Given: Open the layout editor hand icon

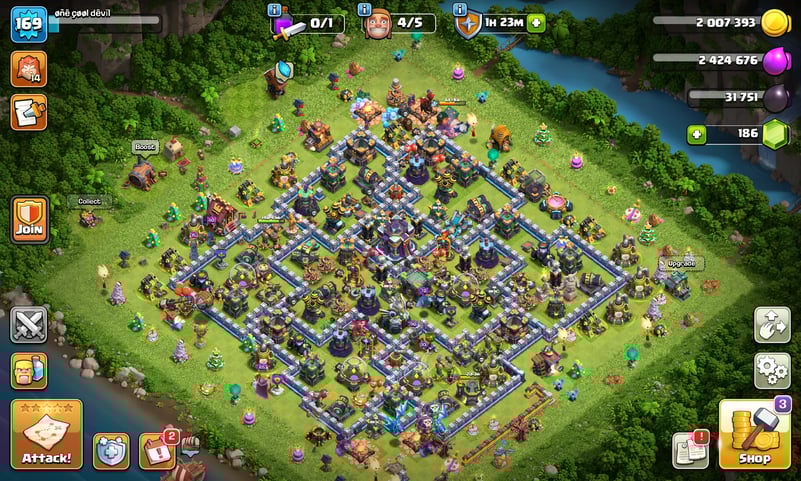Looking at the screenshot, I should (772, 325).
